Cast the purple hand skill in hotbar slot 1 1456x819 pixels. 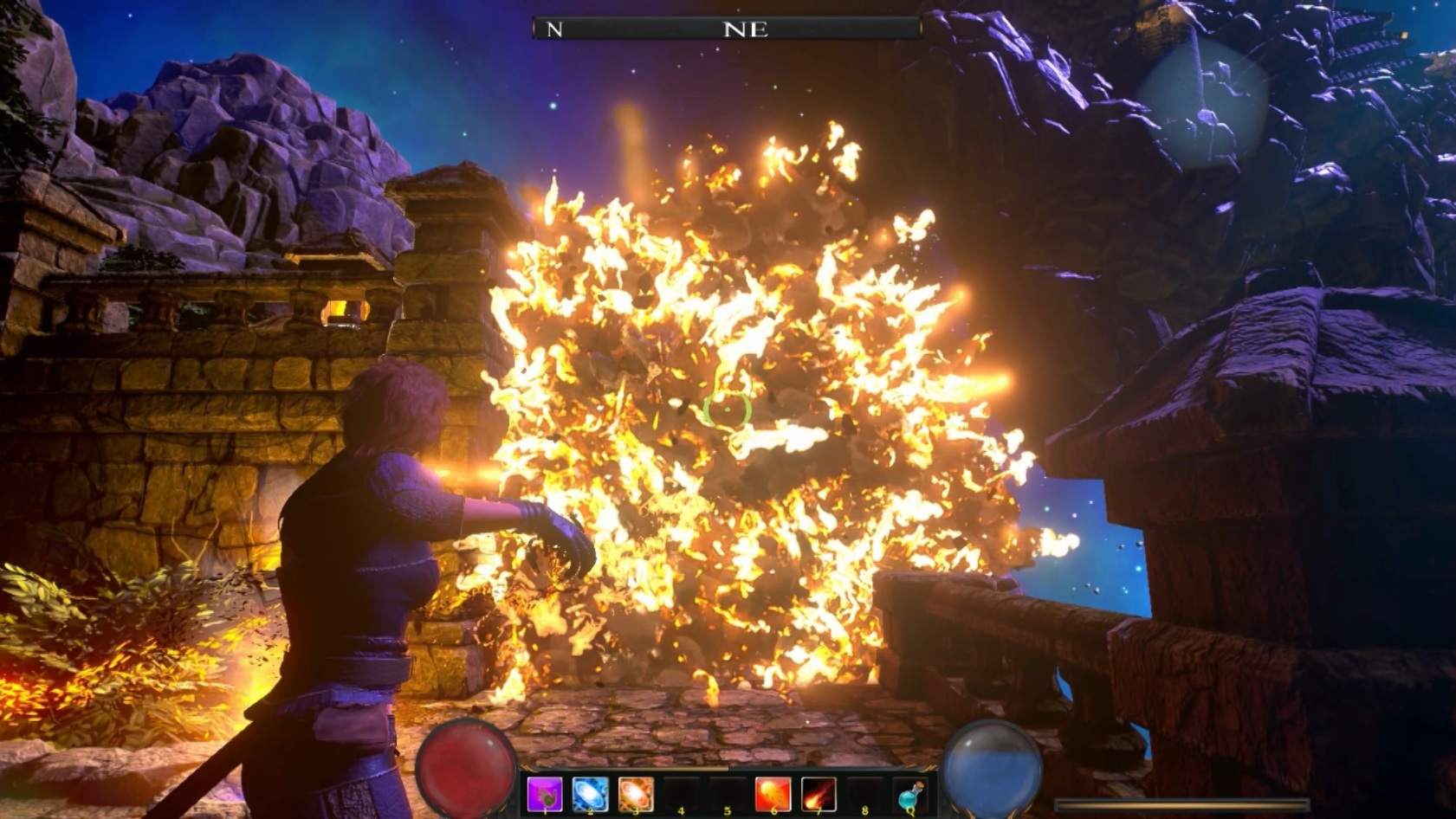[543, 792]
